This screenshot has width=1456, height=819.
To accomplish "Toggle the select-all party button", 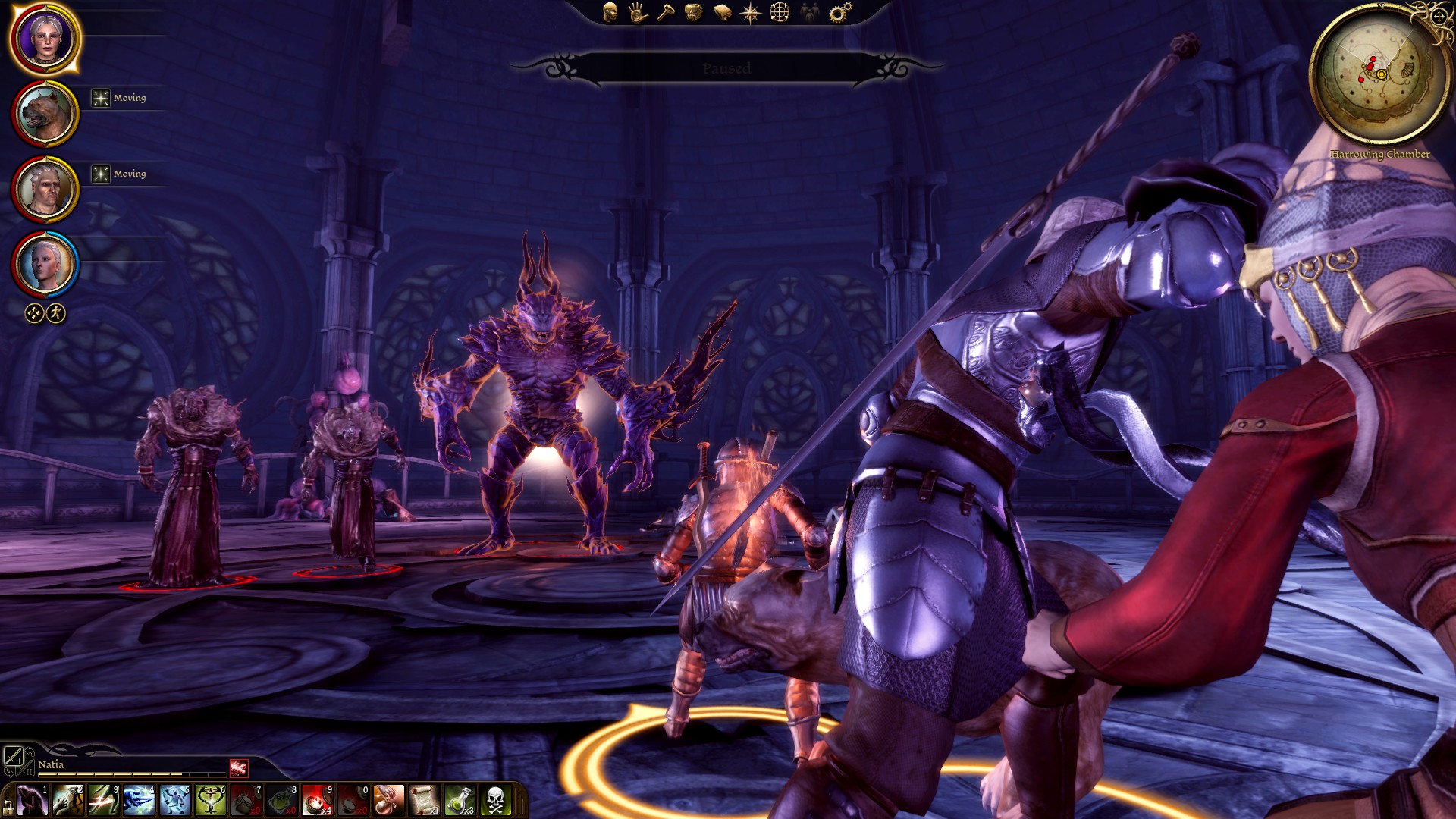I will (x=34, y=313).
